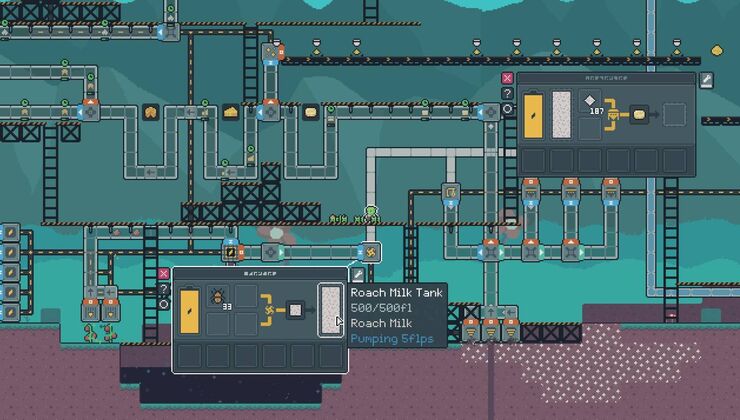740x420 pixels.
Task: Select the roach input slot showing 33
Action: [219, 298]
